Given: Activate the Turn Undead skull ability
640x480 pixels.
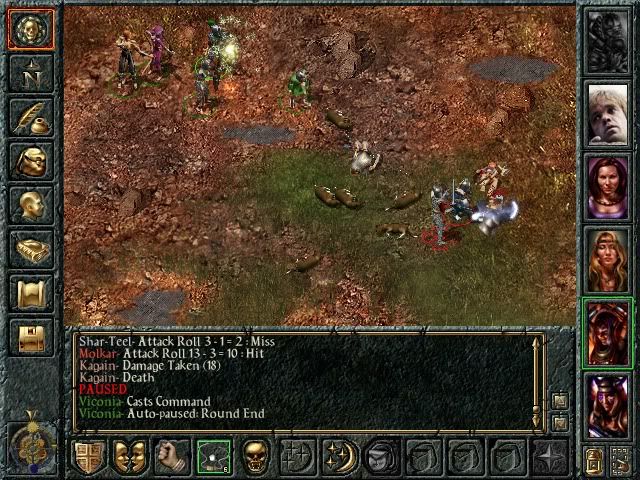Looking at the screenshot, I should pyautogui.click(x=256, y=456).
